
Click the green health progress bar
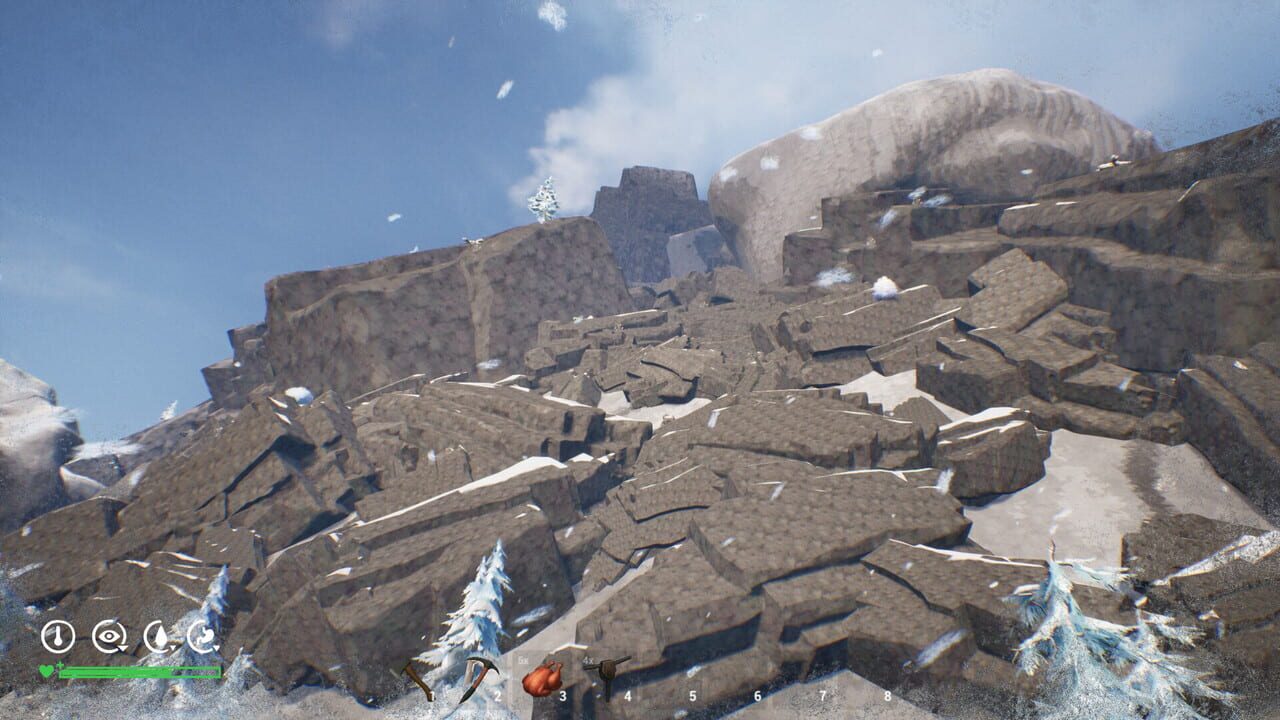tap(140, 670)
